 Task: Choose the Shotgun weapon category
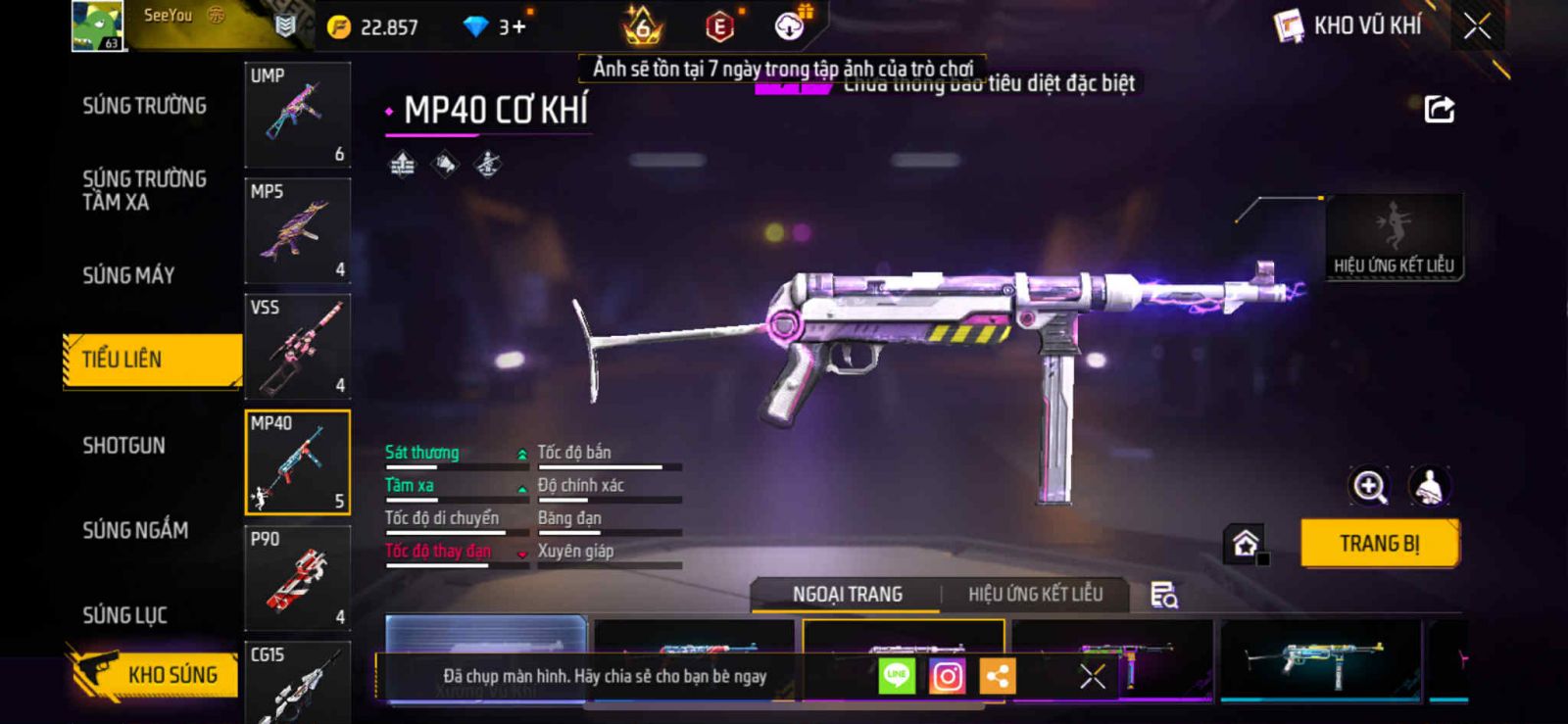click(124, 446)
